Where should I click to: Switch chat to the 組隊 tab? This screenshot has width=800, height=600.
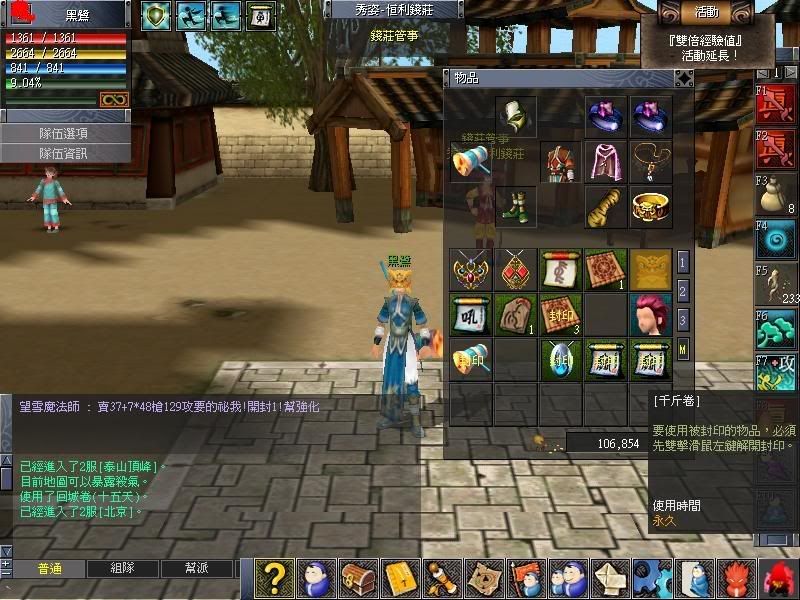pos(122,568)
